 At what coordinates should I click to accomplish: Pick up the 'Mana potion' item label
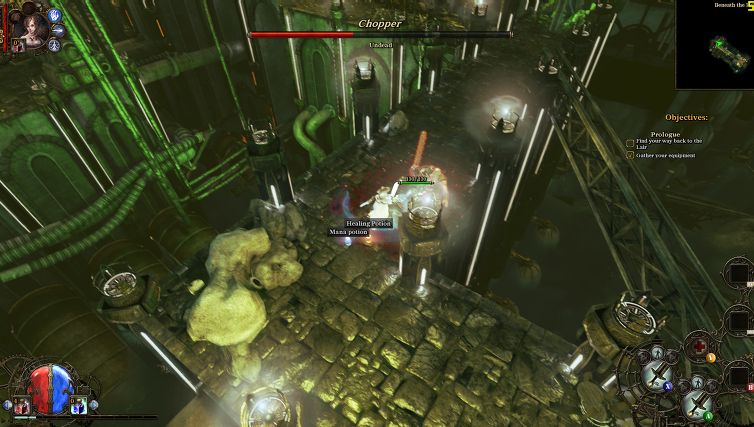pyautogui.click(x=349, y=232)
